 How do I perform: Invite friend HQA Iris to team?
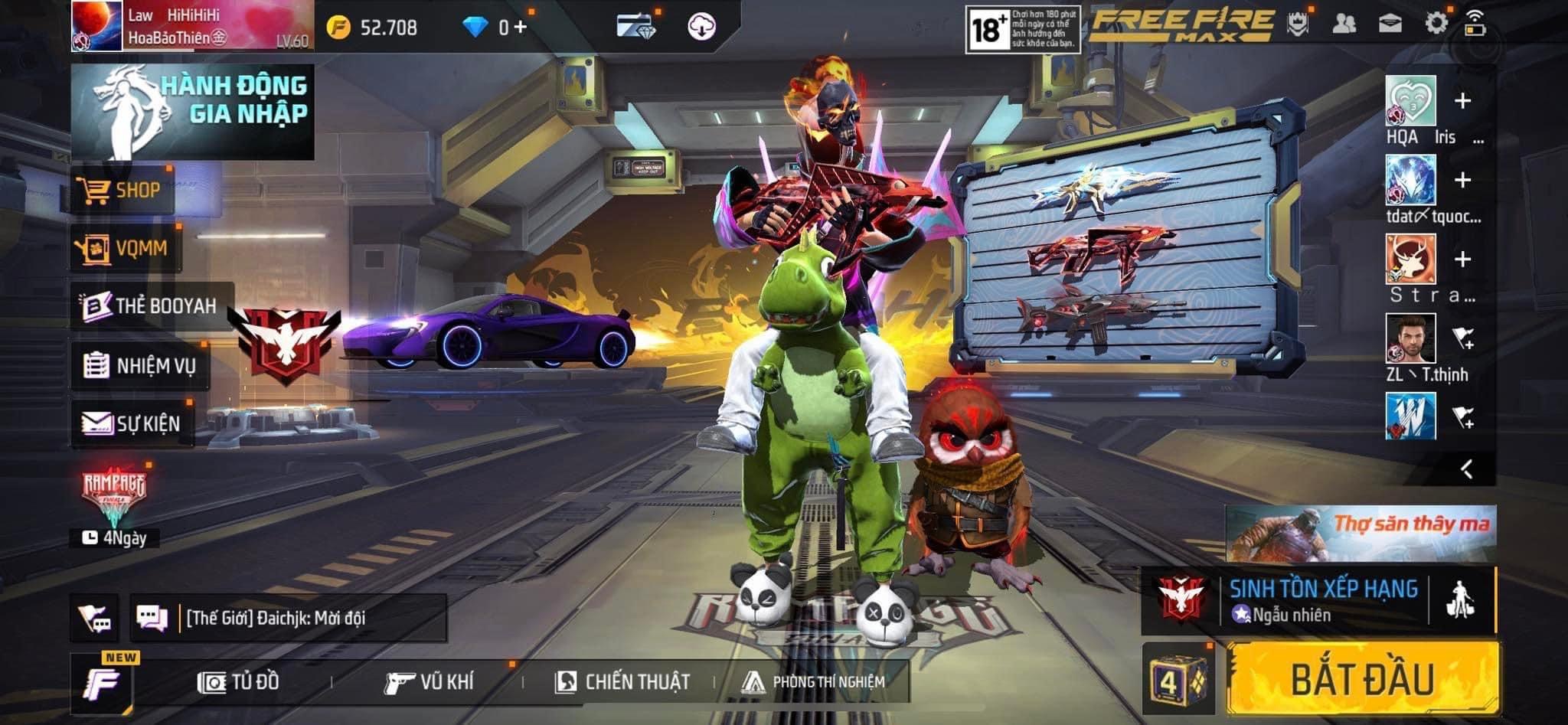[1462, 101]
